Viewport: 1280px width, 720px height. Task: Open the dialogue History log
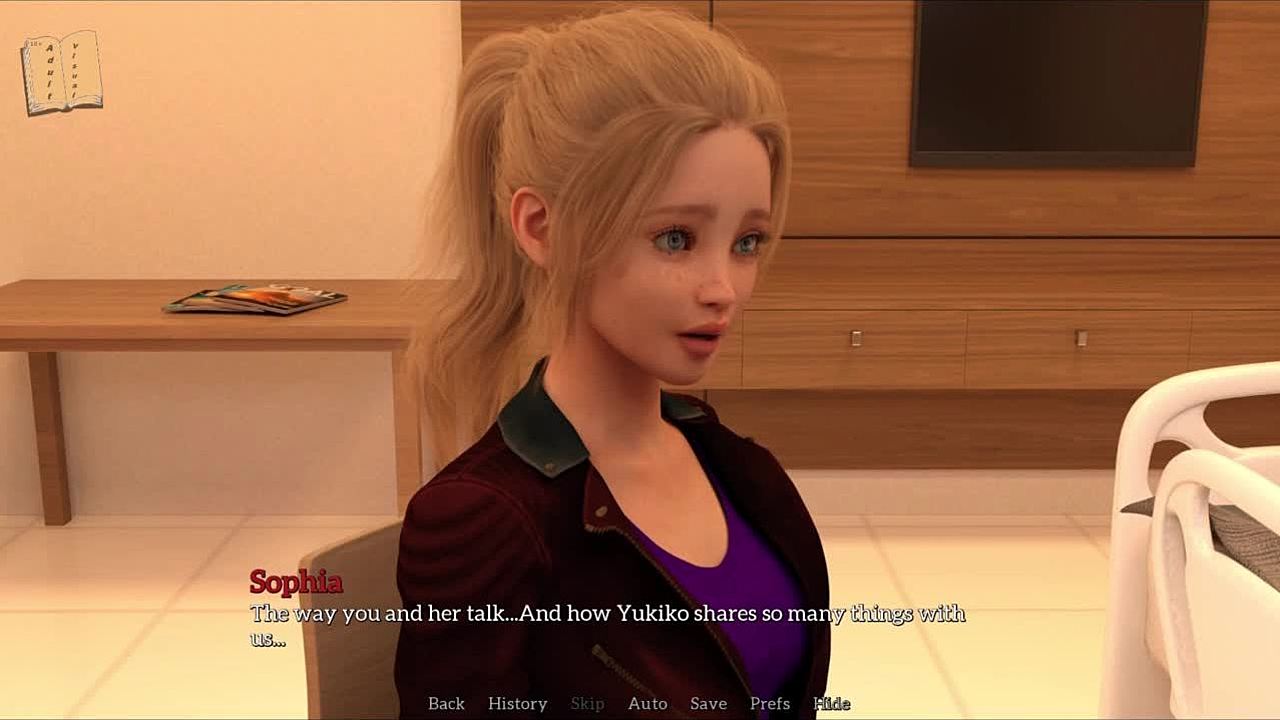pyautogui.click(x=517, y=704)
